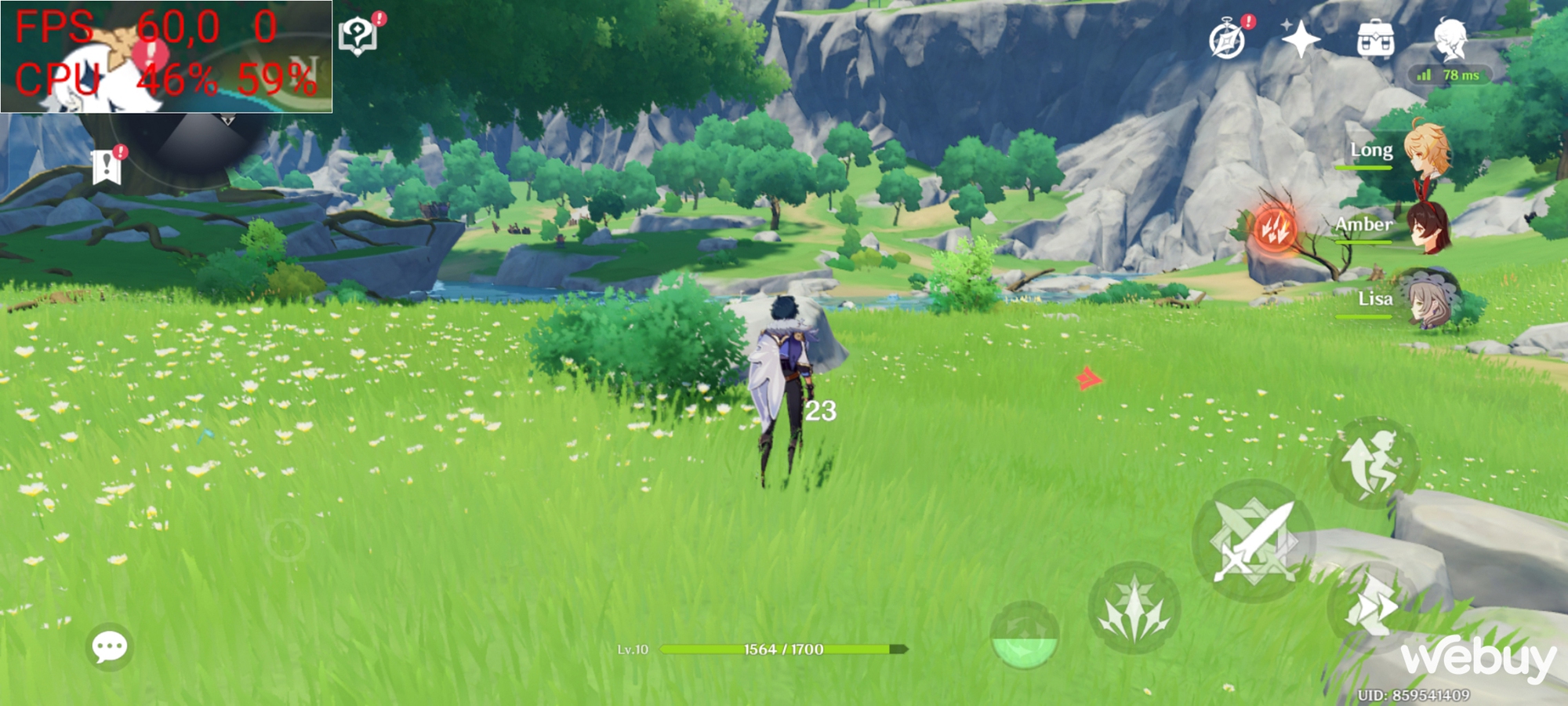Open the adventurer handbook bookmark icon
Screen dimensions: 1568x706
pyautogui.click(x=107, y=166)
